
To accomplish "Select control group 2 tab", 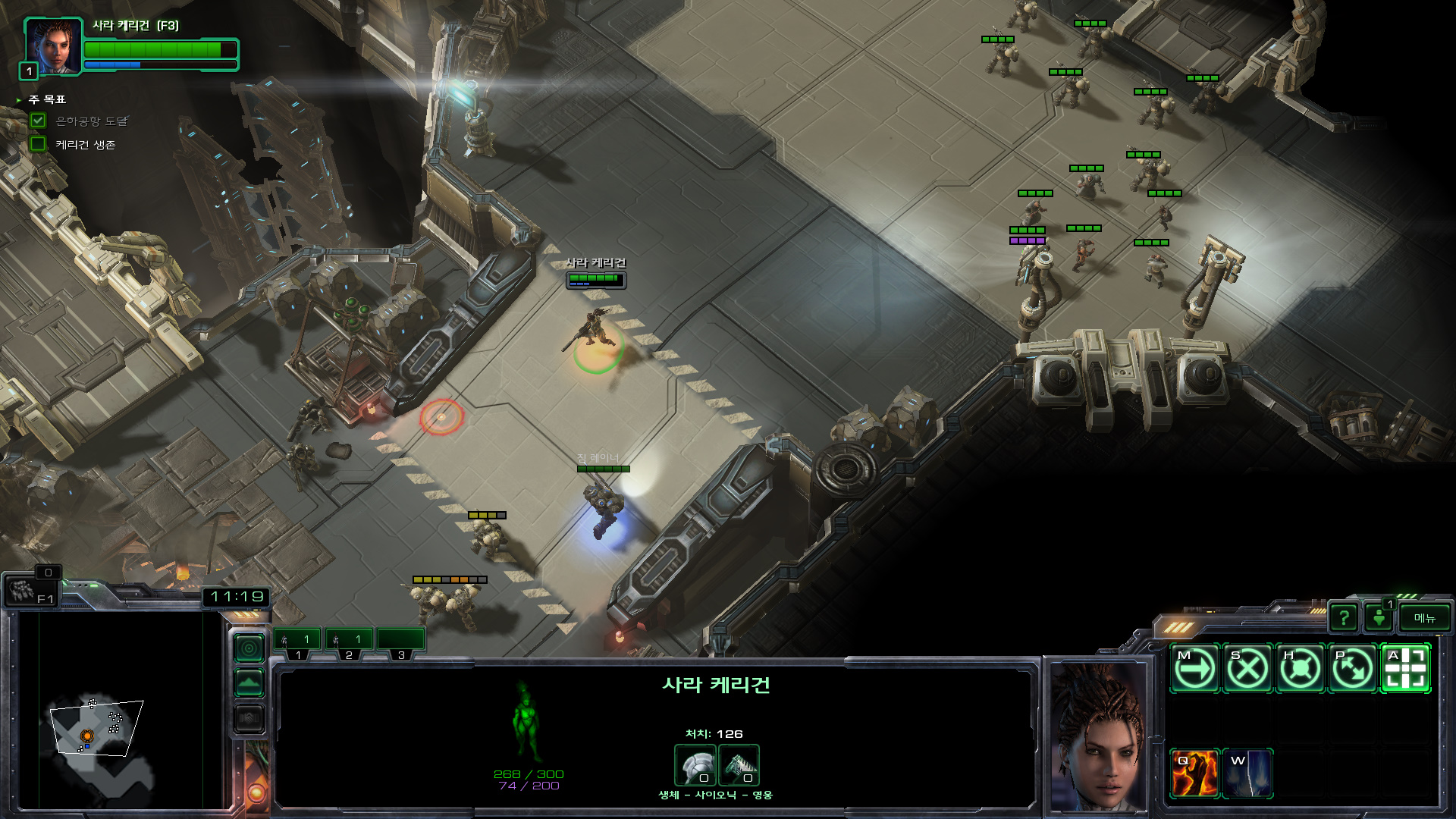I will 349,642.
